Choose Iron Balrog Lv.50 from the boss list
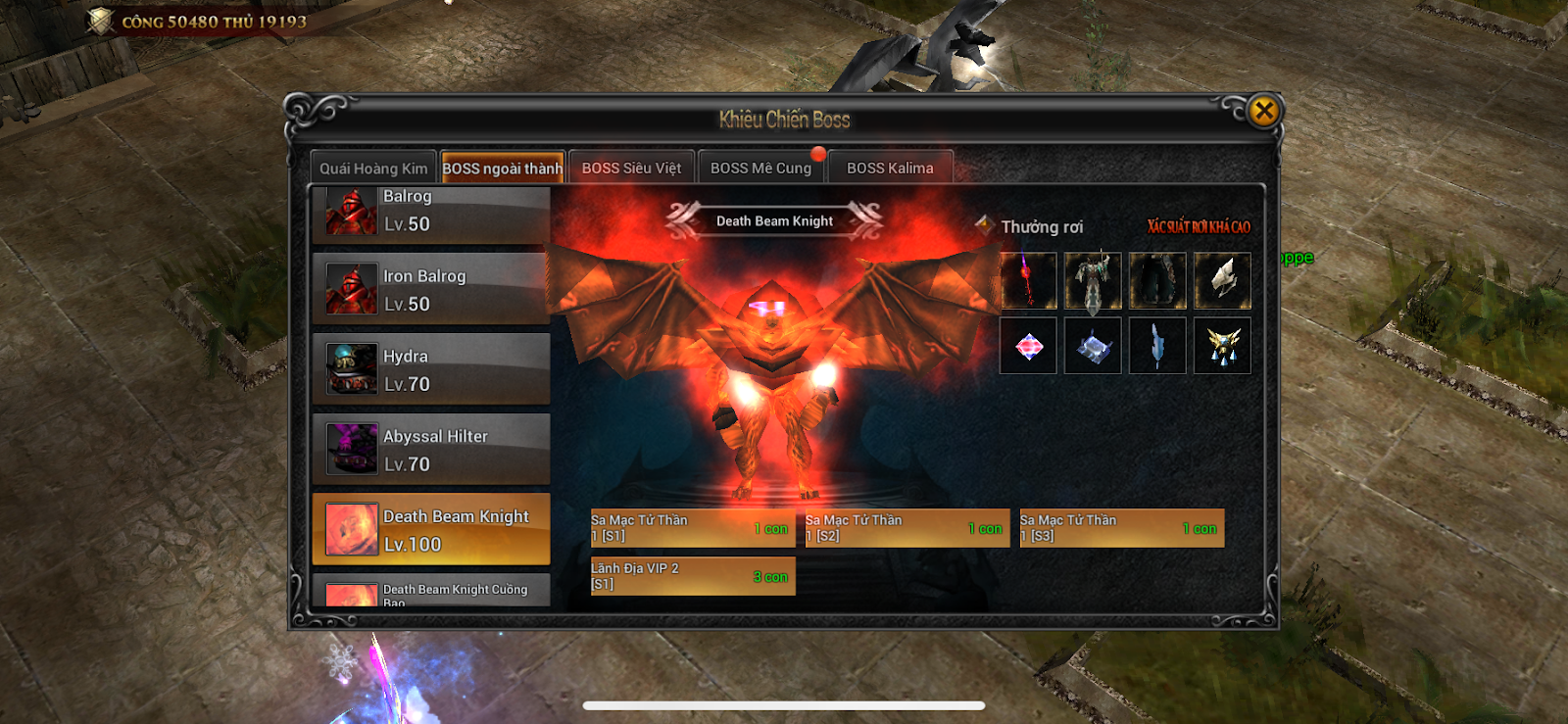 pyautogui.click(x=431, y=289)
